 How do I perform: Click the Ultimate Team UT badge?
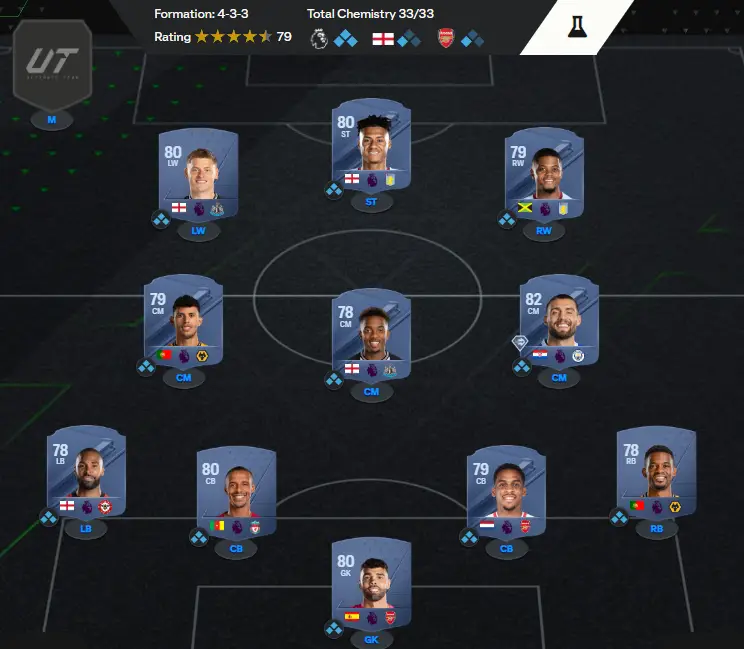[x=52, y=65]
